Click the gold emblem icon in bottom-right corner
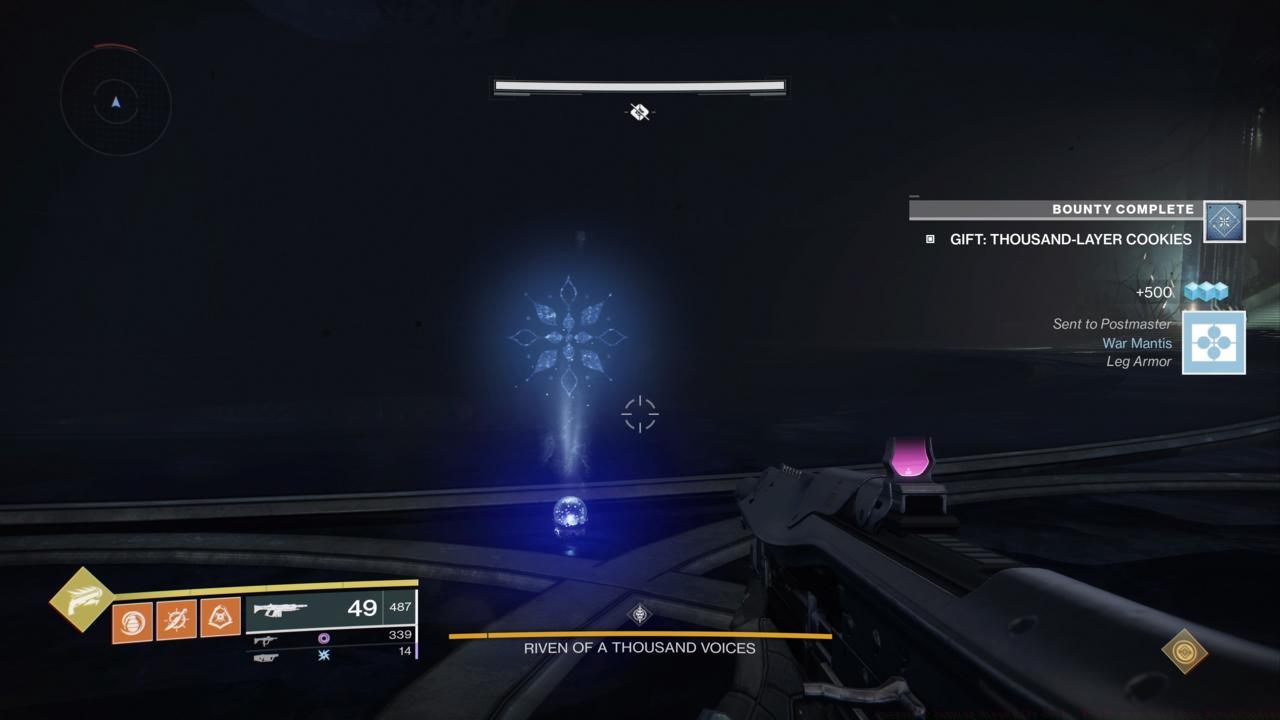This screenshot has width=1280, height=720. (1185, 651)
